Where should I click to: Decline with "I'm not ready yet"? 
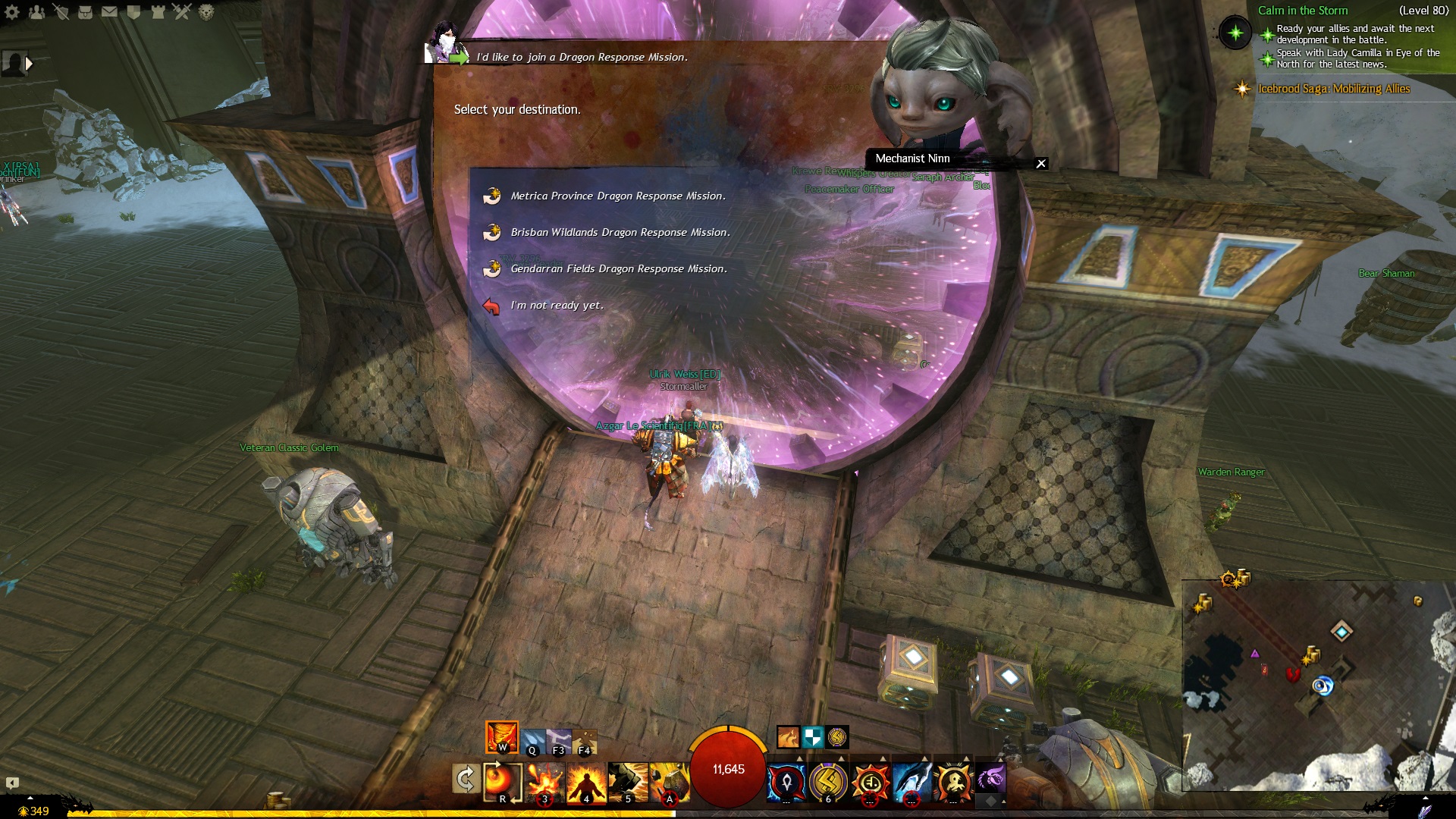(557, 306)
